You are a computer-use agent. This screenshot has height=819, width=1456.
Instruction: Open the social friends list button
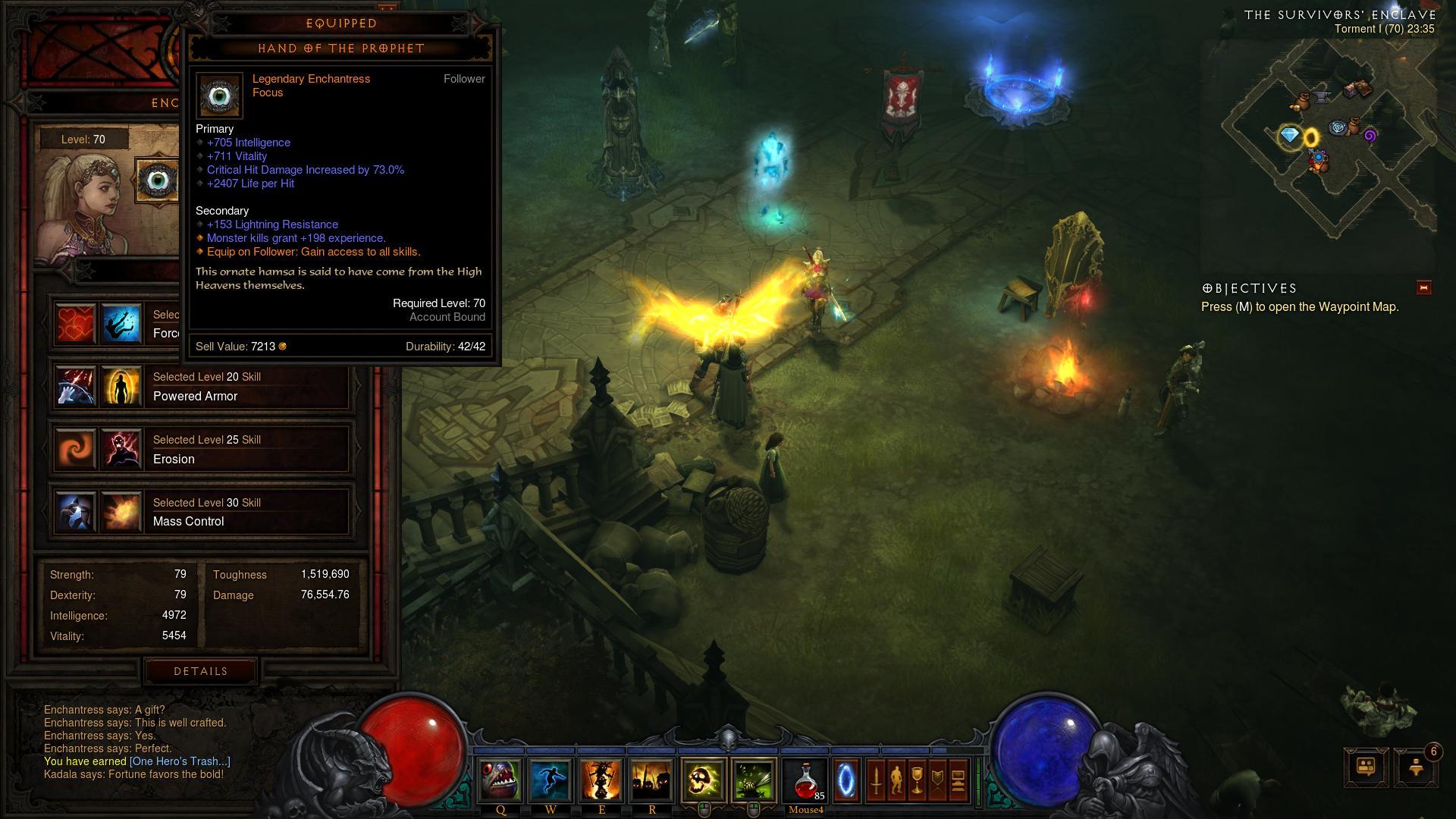point(1366,767)
